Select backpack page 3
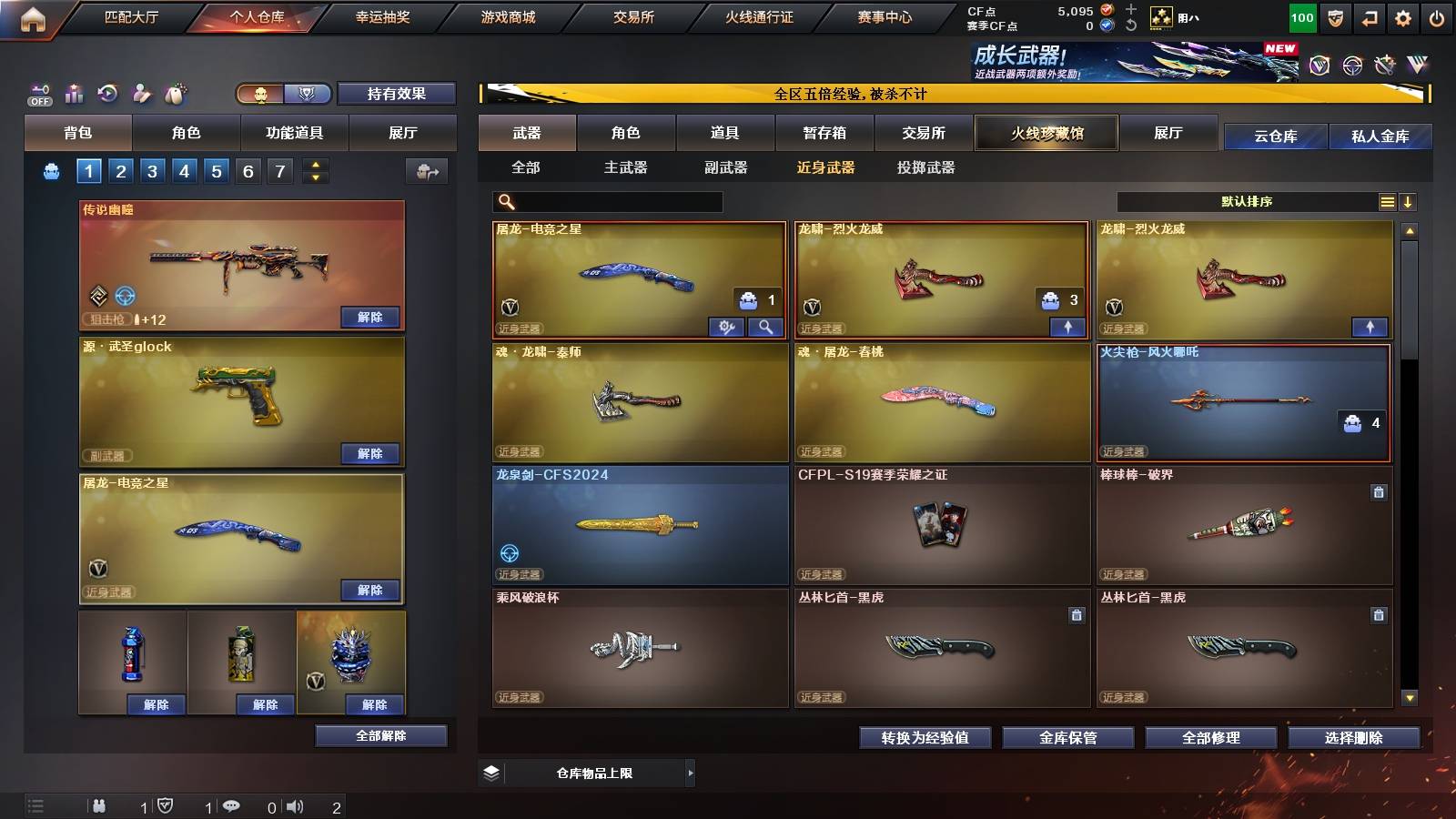The height and width of the screenshot is (819, 1456). [153, 170]
